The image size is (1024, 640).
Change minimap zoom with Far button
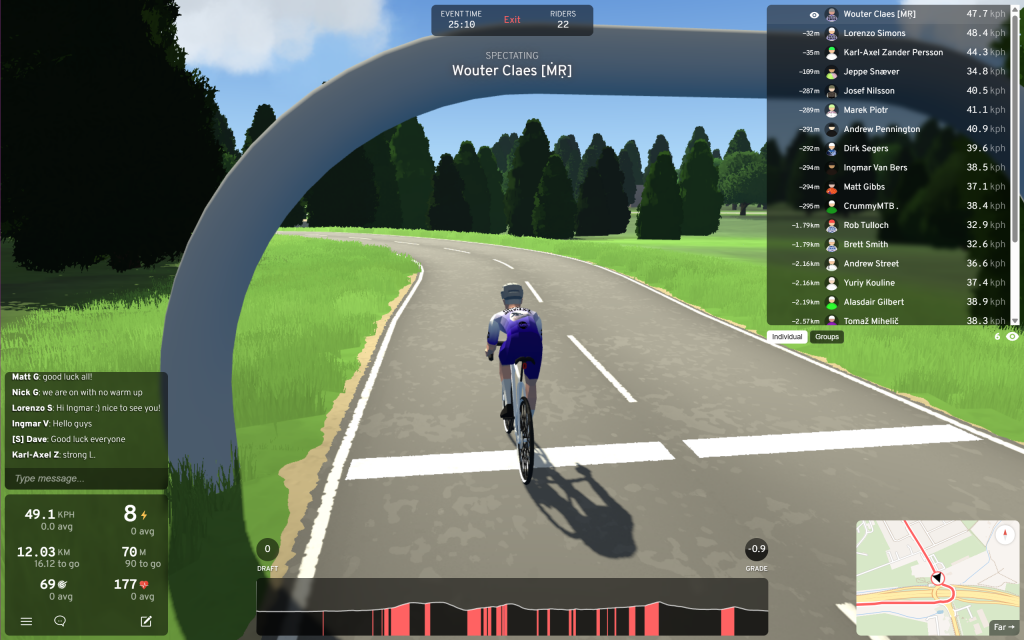[1003, 627]
